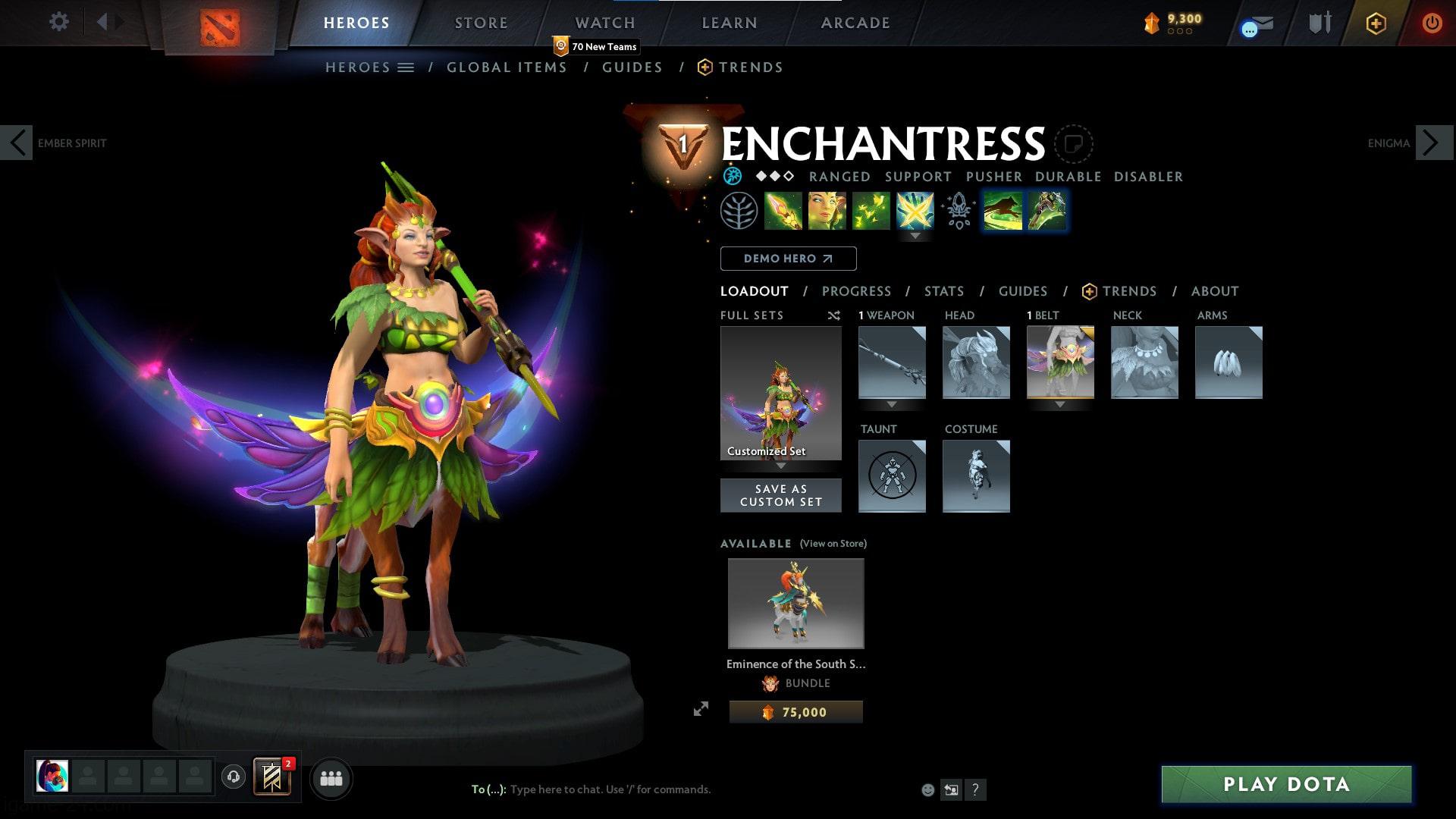Open the Taunt slot
The image size is (1456, 819).
[x=892, y=476]
